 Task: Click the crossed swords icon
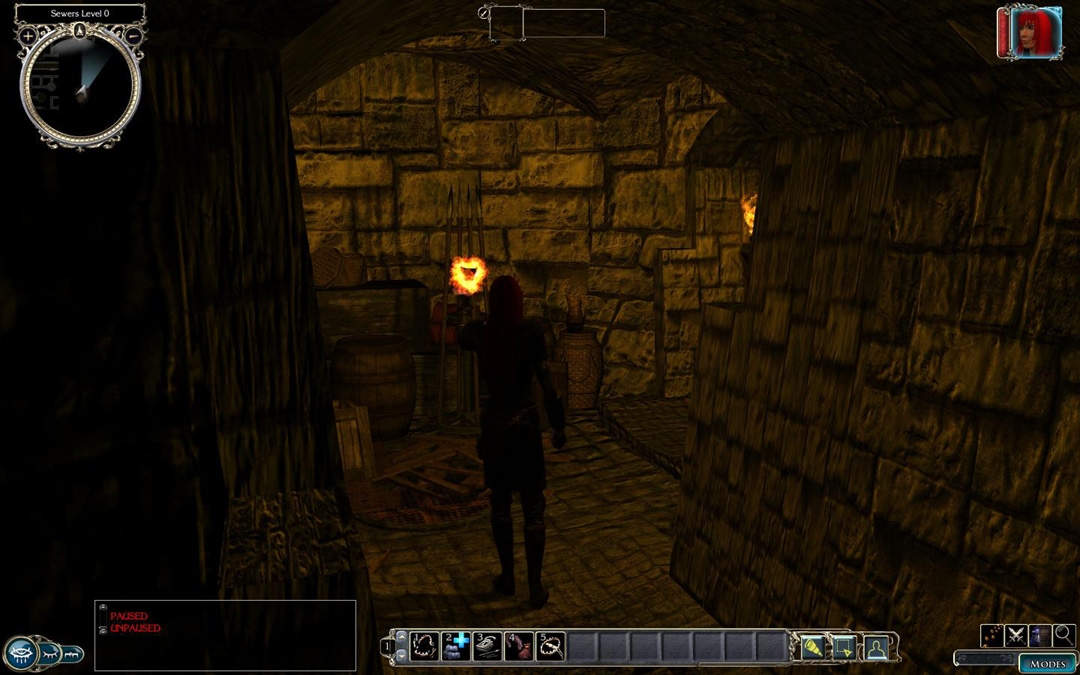(1016, 635)
